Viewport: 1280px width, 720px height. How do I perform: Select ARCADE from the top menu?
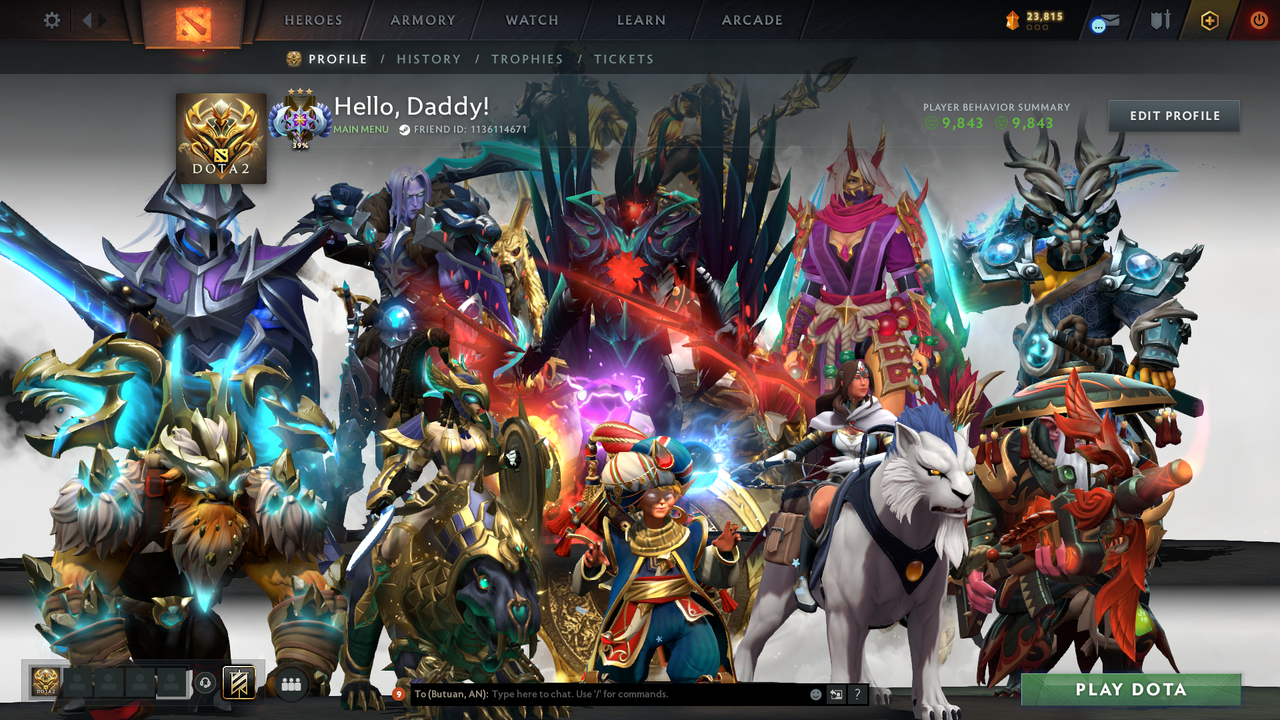tap(751, 20)
